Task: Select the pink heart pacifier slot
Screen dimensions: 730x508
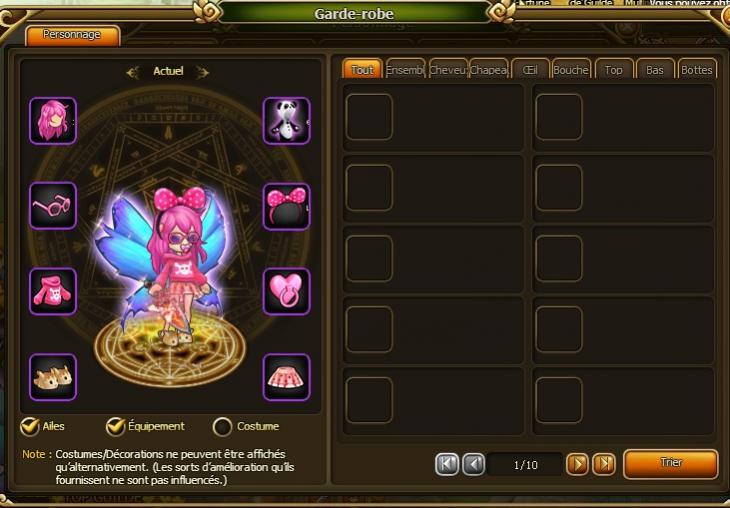Action: click(286, 291)
